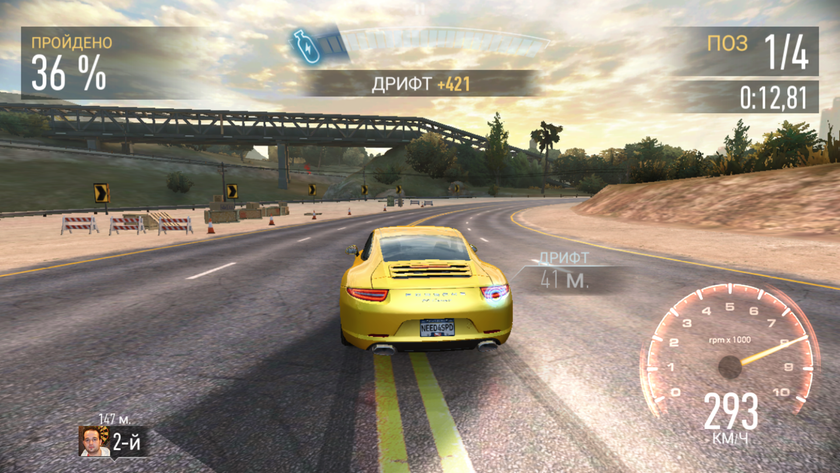Pause the race with the top pause icon

(420, 10)
